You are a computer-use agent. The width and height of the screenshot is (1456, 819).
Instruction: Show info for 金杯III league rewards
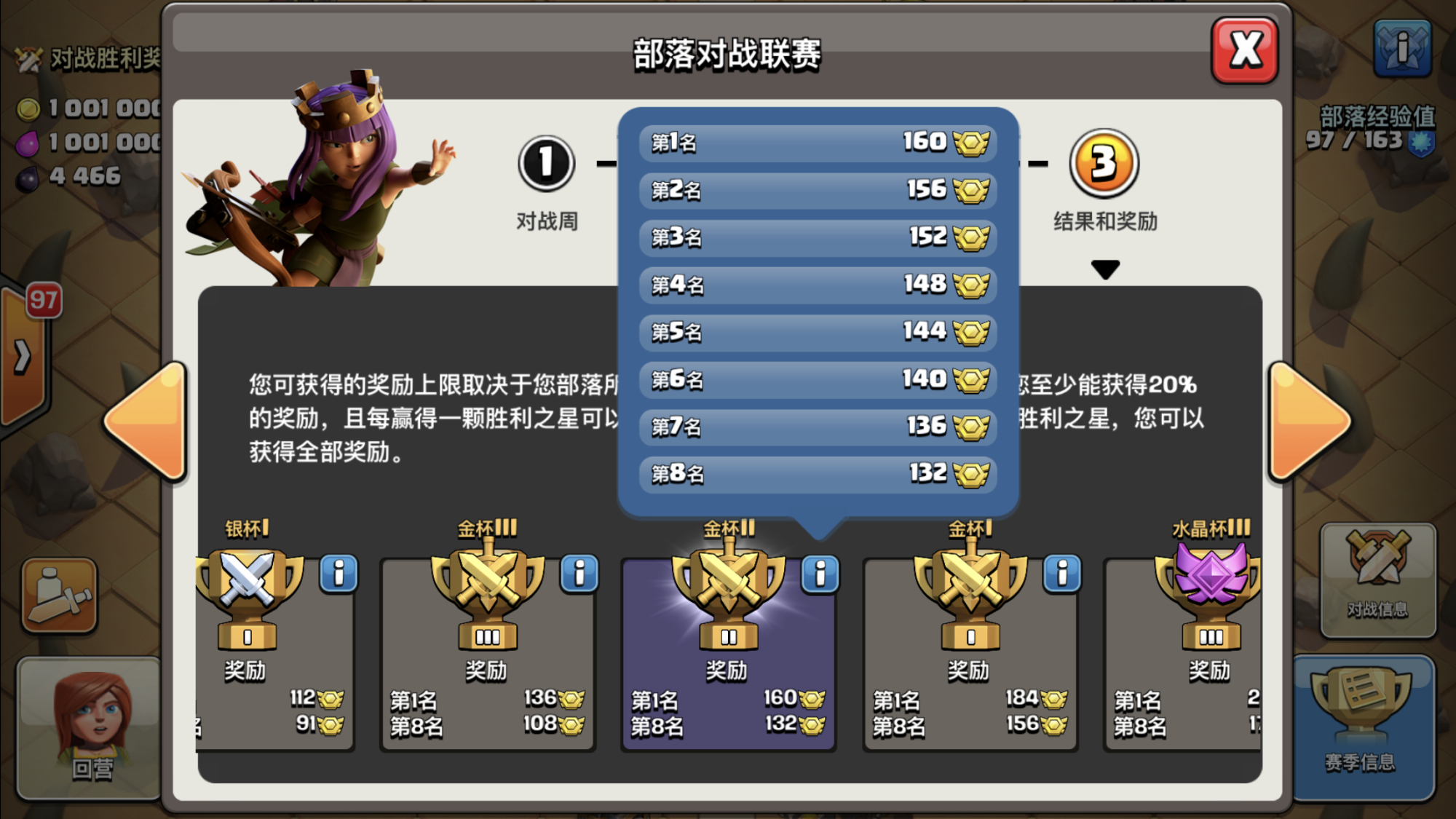(x=579, y=574)
